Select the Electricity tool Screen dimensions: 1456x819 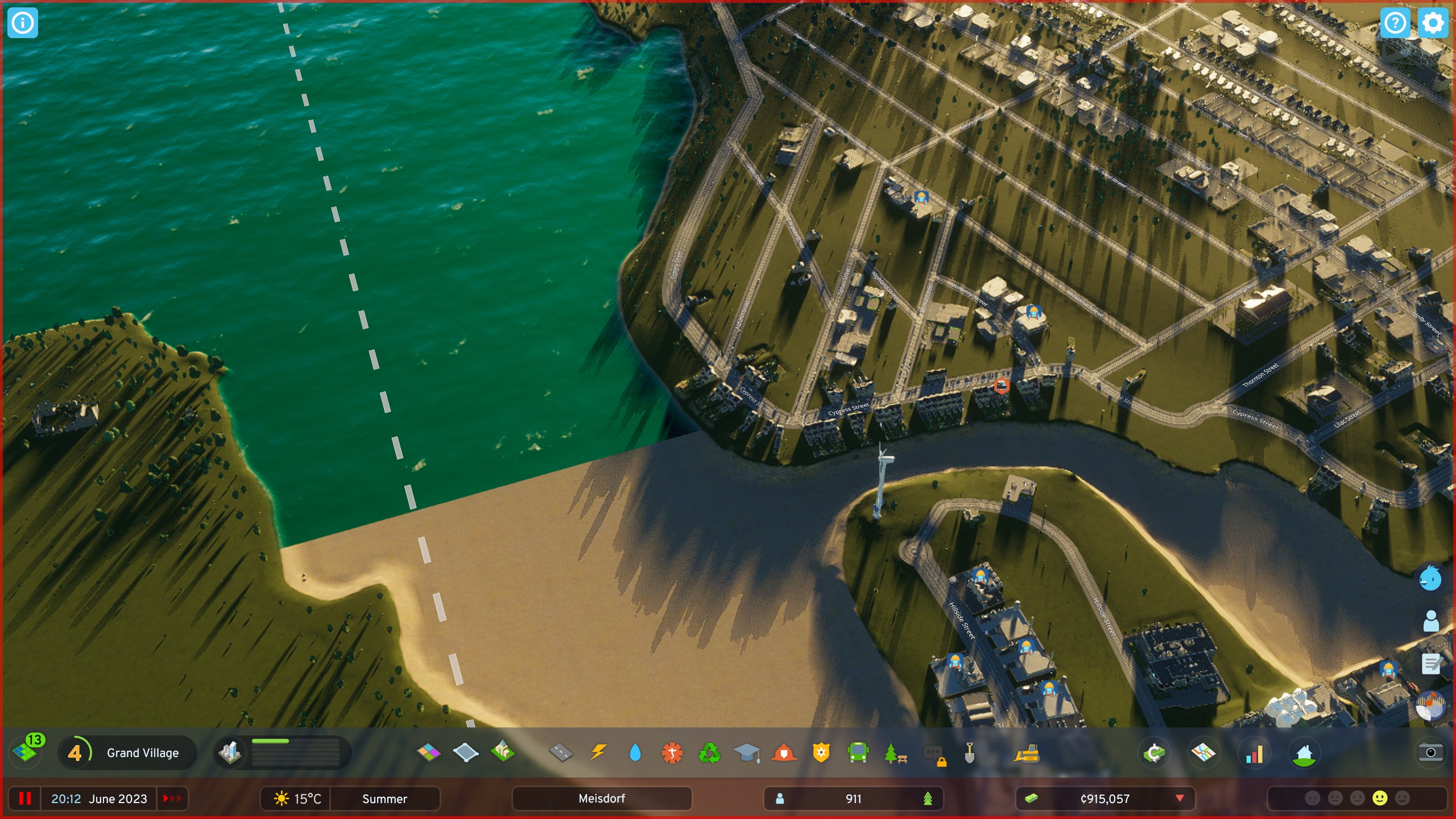point(599,752)
